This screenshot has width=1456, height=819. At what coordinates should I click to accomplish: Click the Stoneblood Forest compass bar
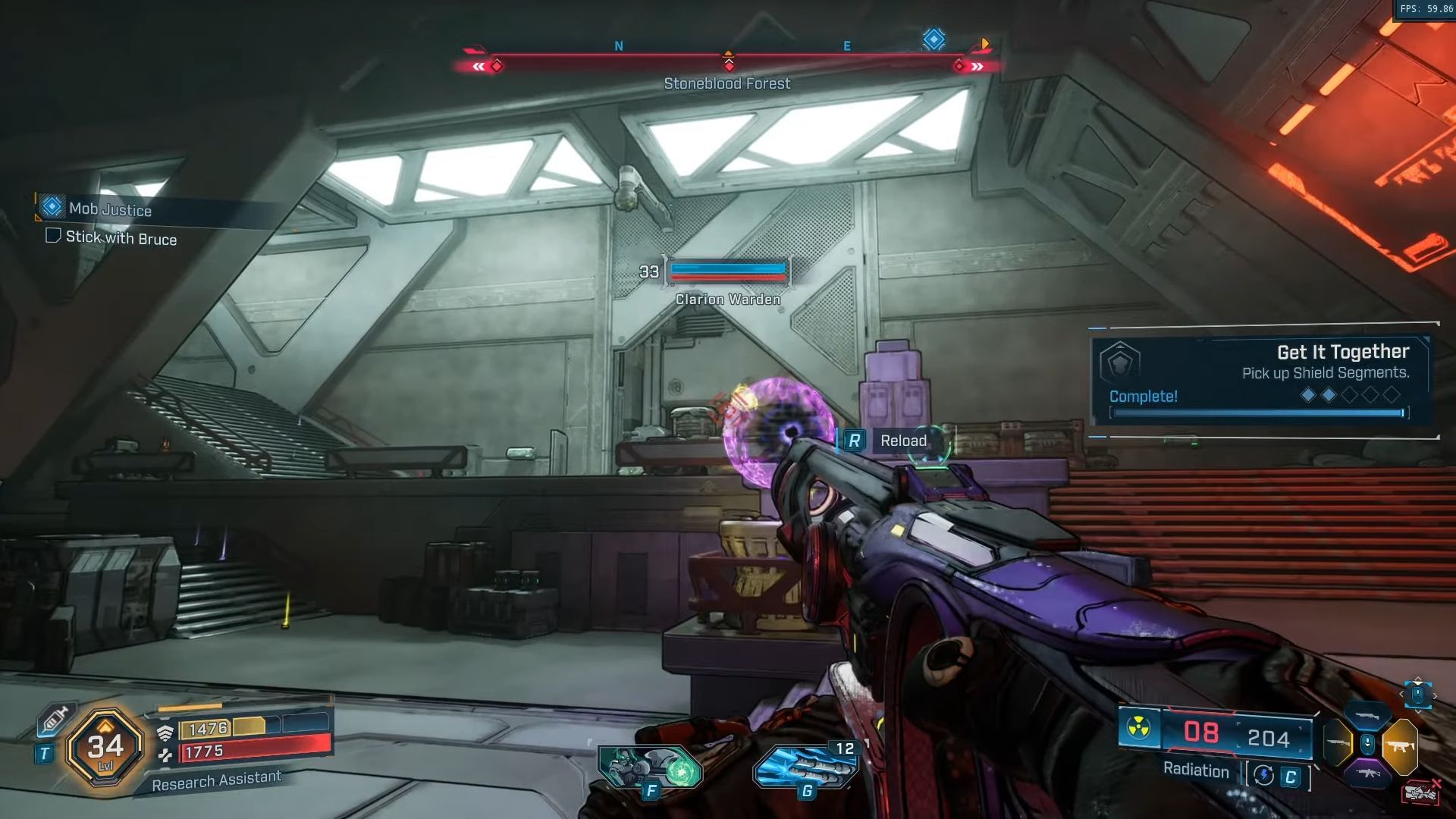728,65
